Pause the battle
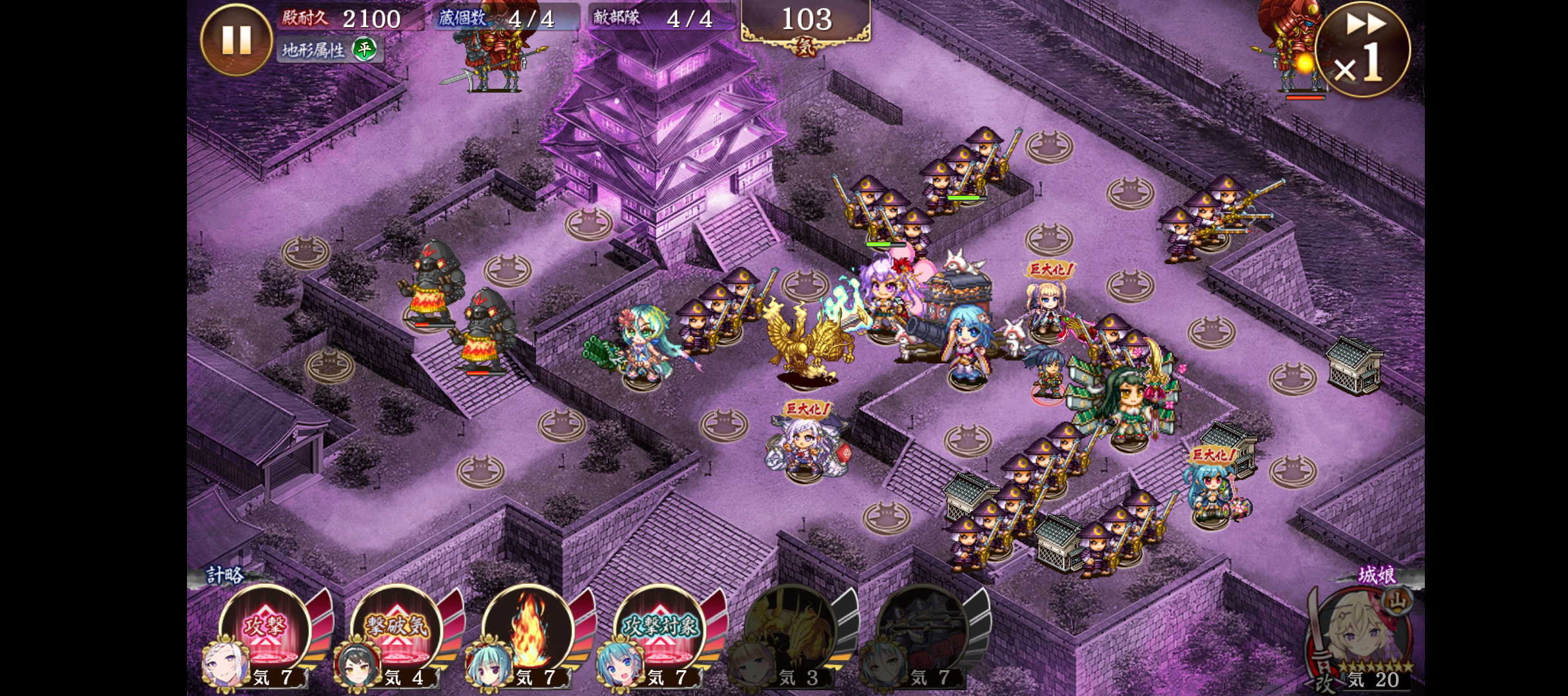 236,40
